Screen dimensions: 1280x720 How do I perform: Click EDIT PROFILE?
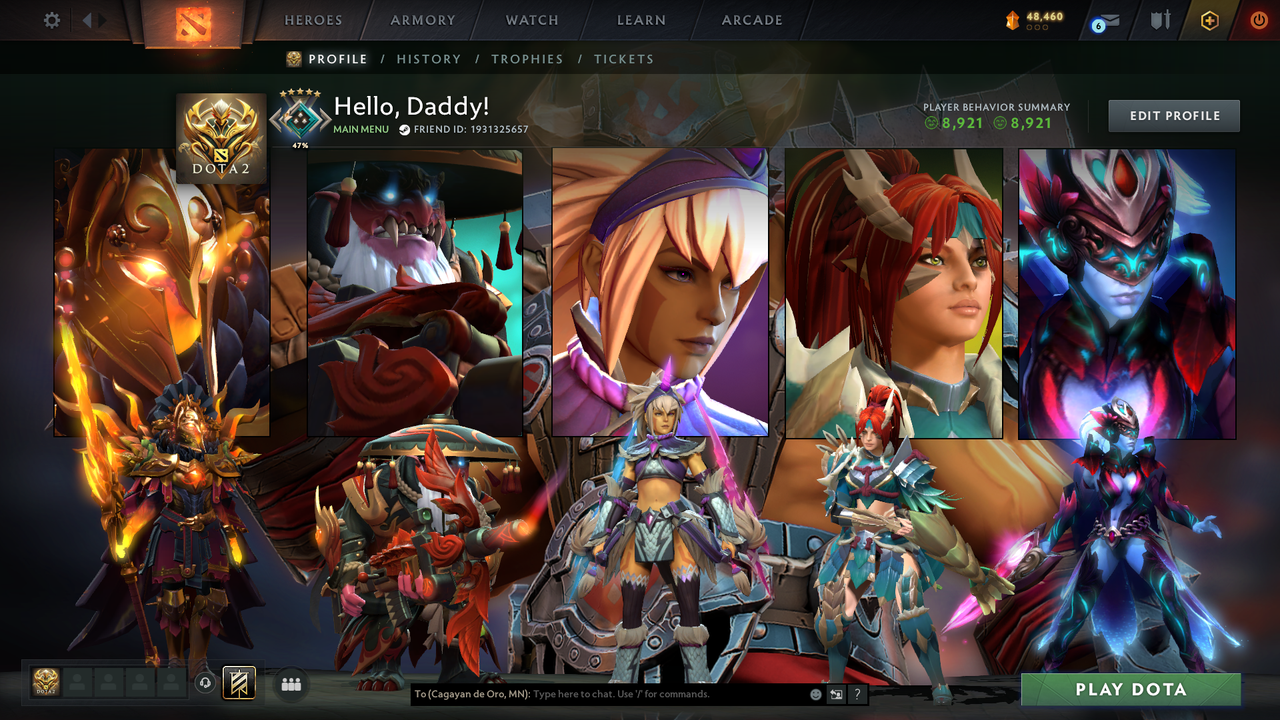1173,115
